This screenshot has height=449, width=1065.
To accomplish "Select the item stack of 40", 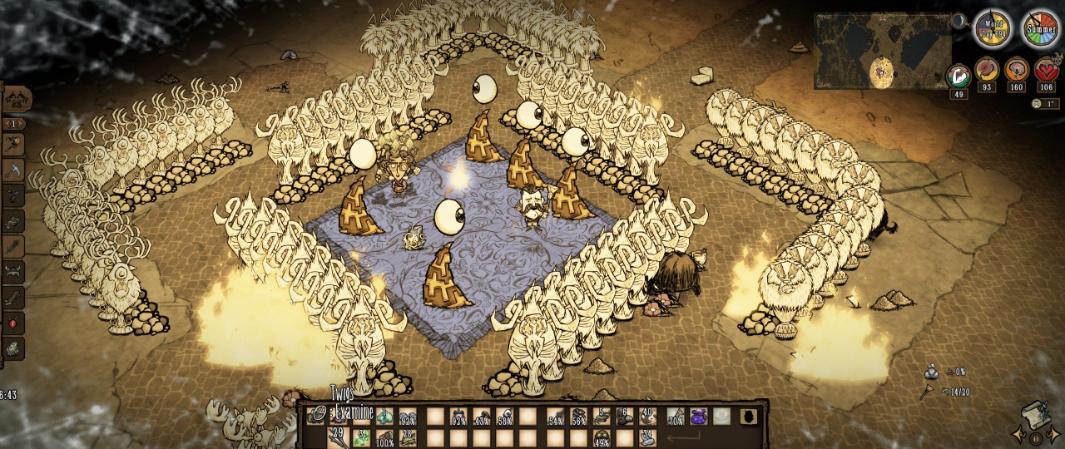I will 646,417.
